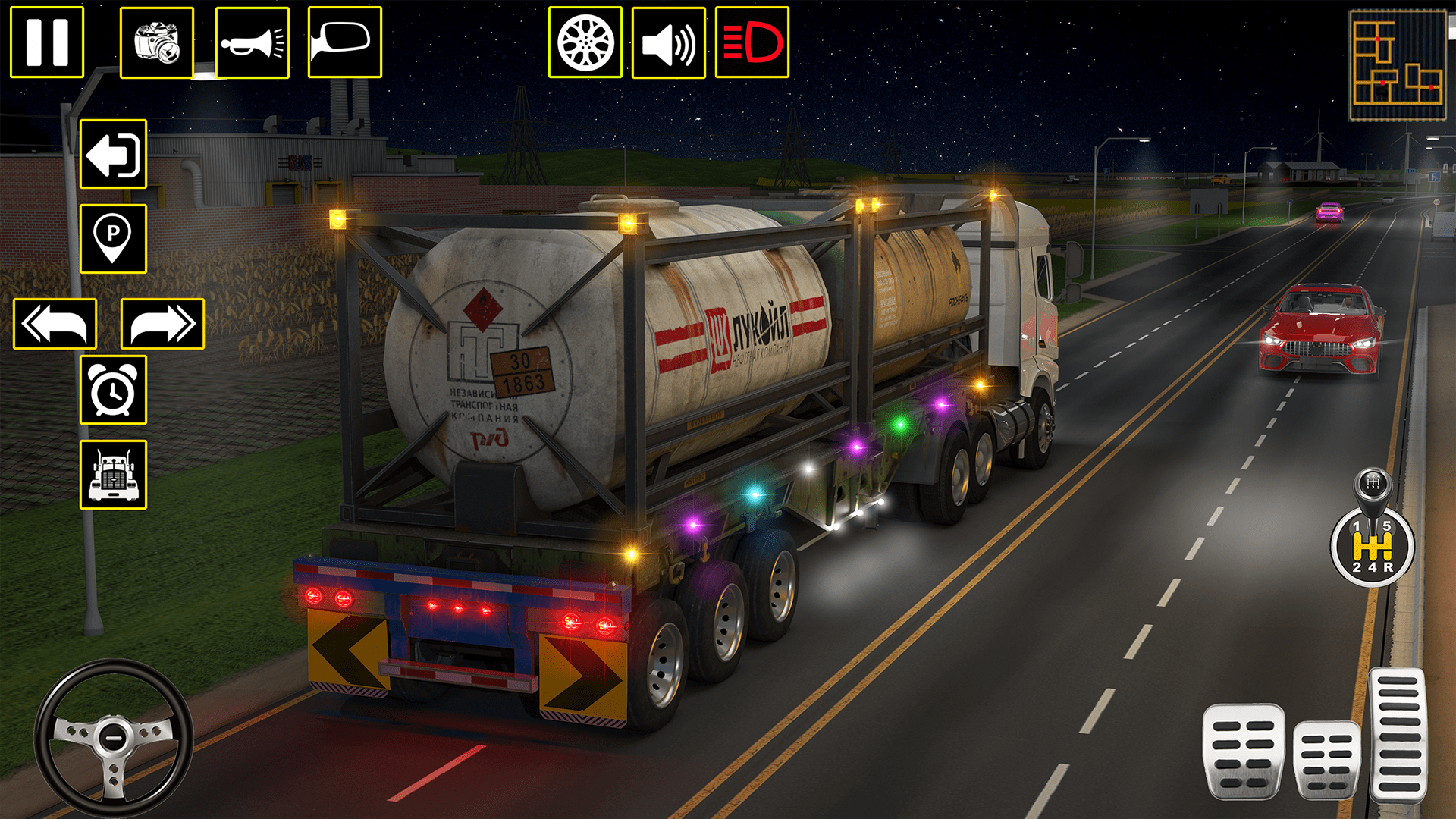Take a screenshot with the camera icon
Screen dimensions: 1456x819
pos(155,42)
